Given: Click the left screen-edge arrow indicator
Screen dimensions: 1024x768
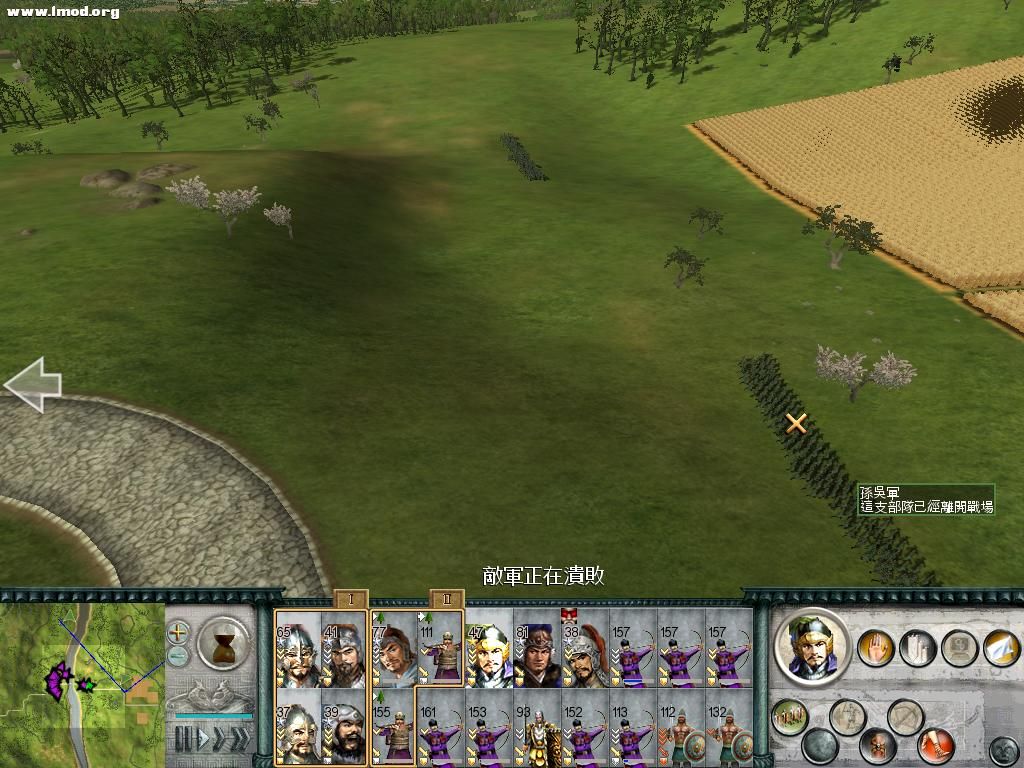Looking at the screenshot, I should point(32,384).
